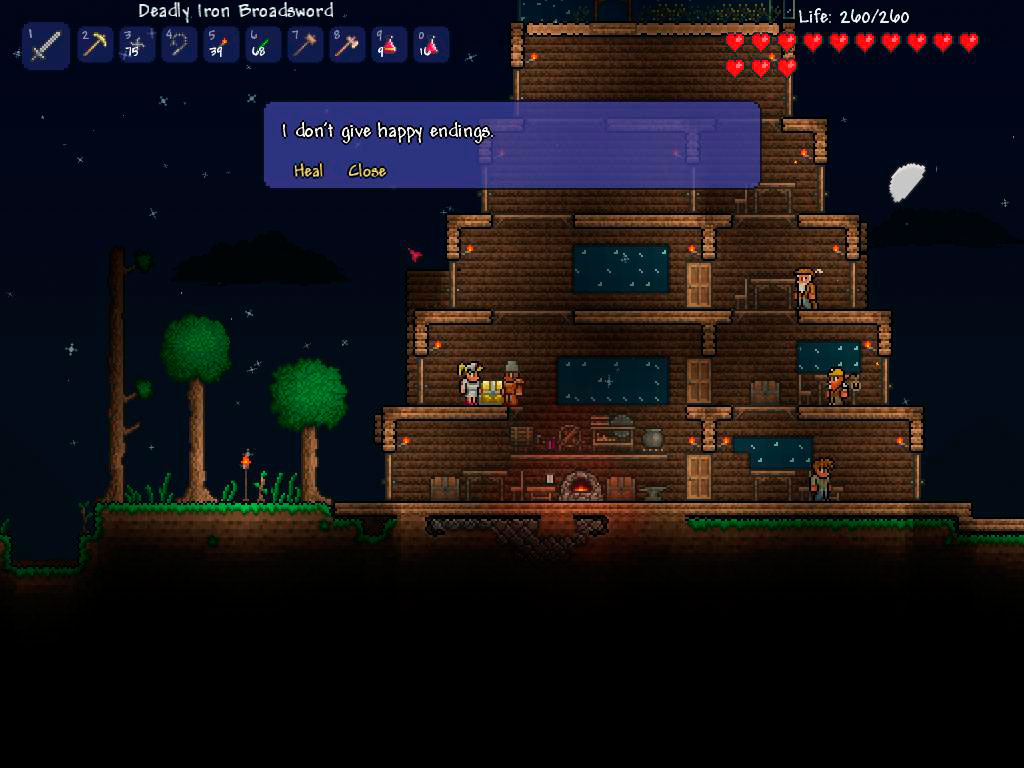
Task: Choose the shuriken stack of 75
Action: coord(137,45)
